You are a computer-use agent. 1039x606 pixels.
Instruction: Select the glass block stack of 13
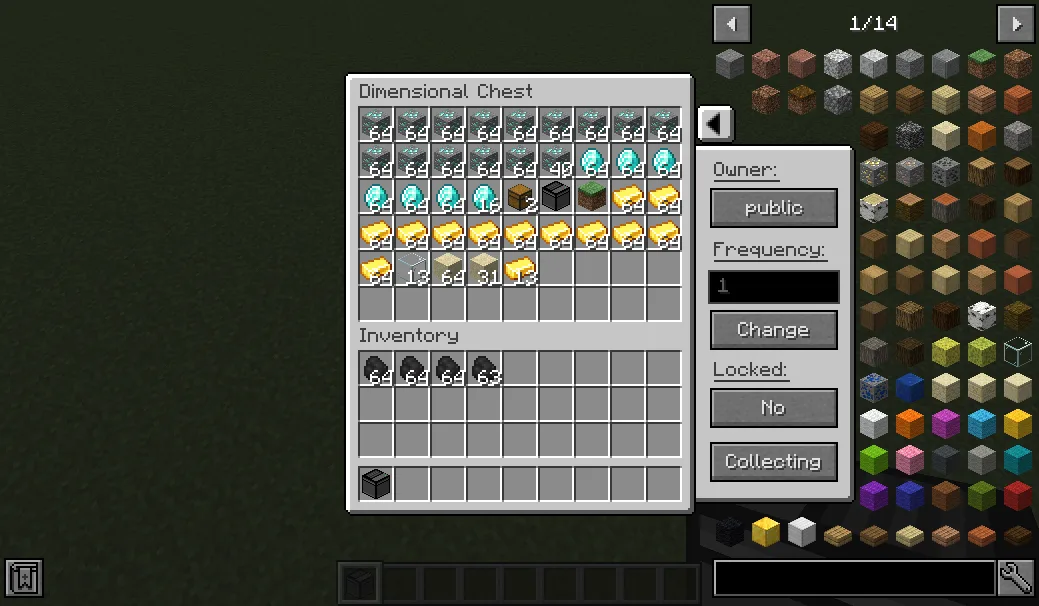[412, 269]
